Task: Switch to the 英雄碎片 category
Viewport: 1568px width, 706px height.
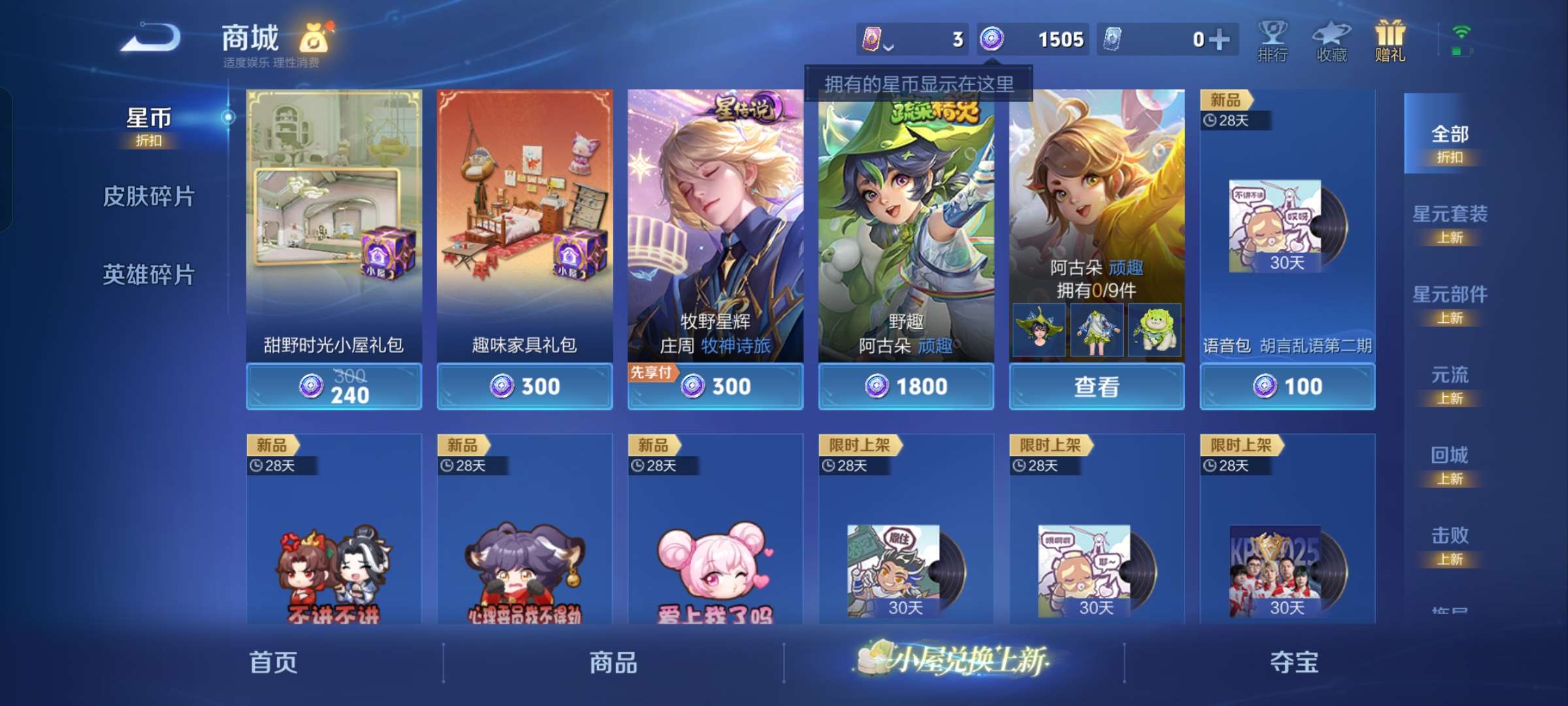Action: [149, 276]
